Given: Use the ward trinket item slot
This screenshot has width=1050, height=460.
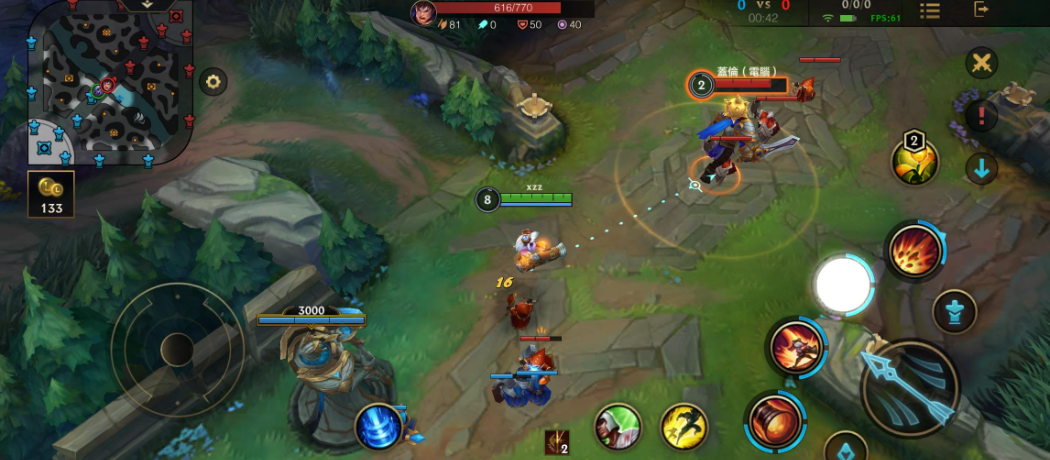Looking at the screenshot, I should [556, 442].
